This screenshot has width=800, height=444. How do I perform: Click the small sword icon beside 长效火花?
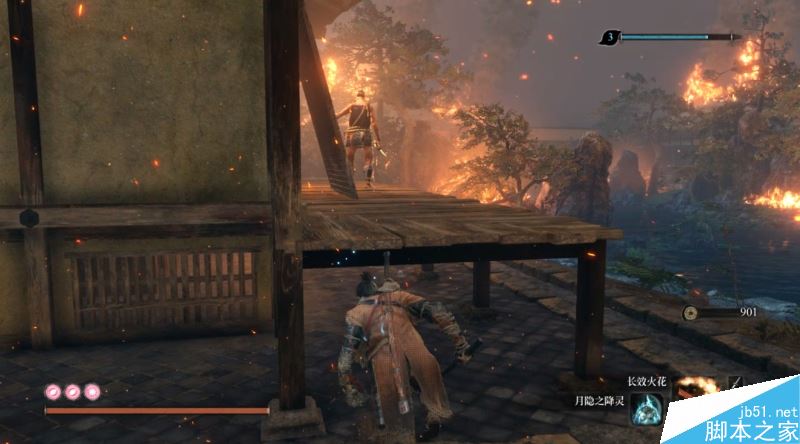[734, 383]
